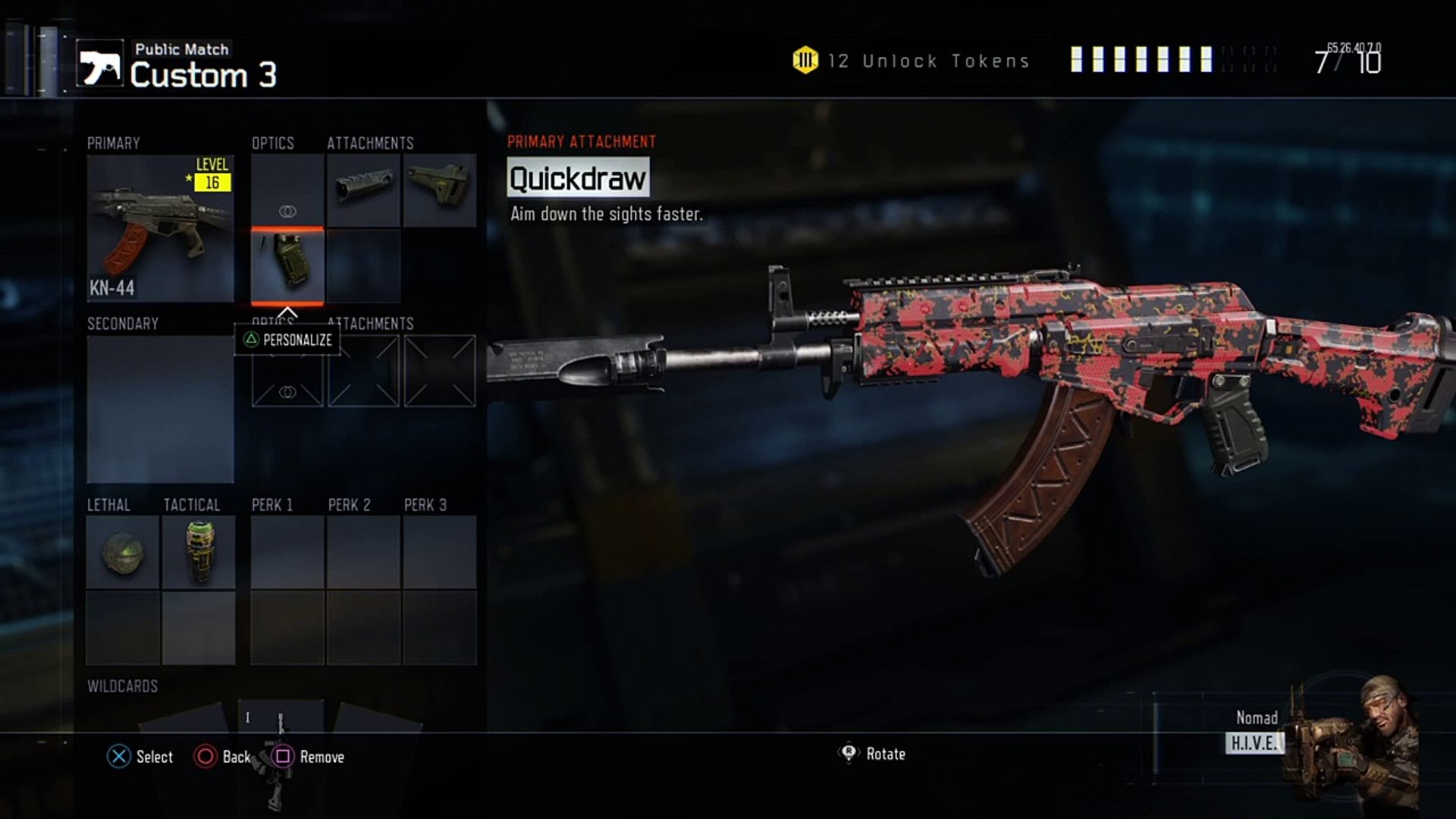
Task: Click the Custom 3 class title
Action: 203,75
